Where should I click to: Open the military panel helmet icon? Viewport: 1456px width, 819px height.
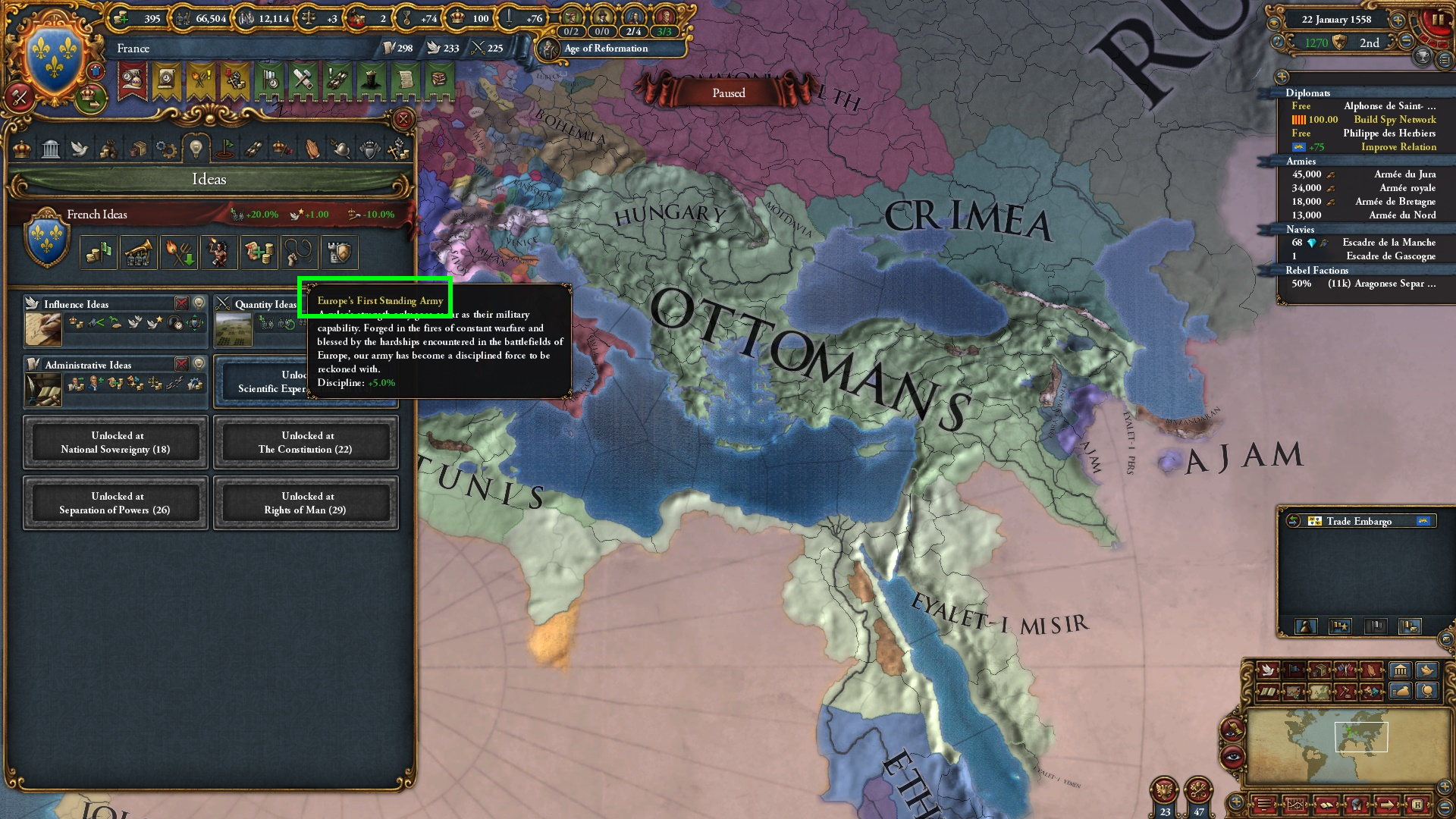[x=340, y=150]
